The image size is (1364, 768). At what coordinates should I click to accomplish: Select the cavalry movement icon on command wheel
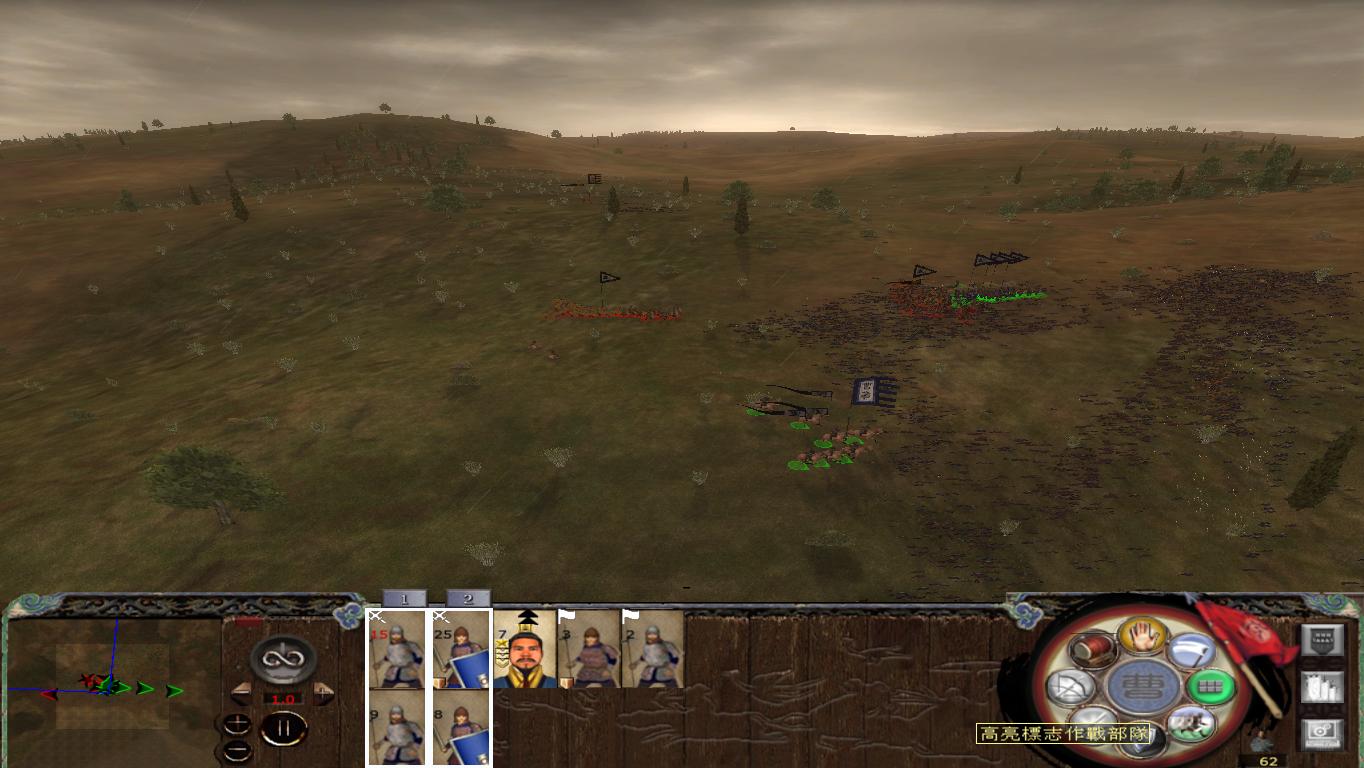[x=1191, y=723]
